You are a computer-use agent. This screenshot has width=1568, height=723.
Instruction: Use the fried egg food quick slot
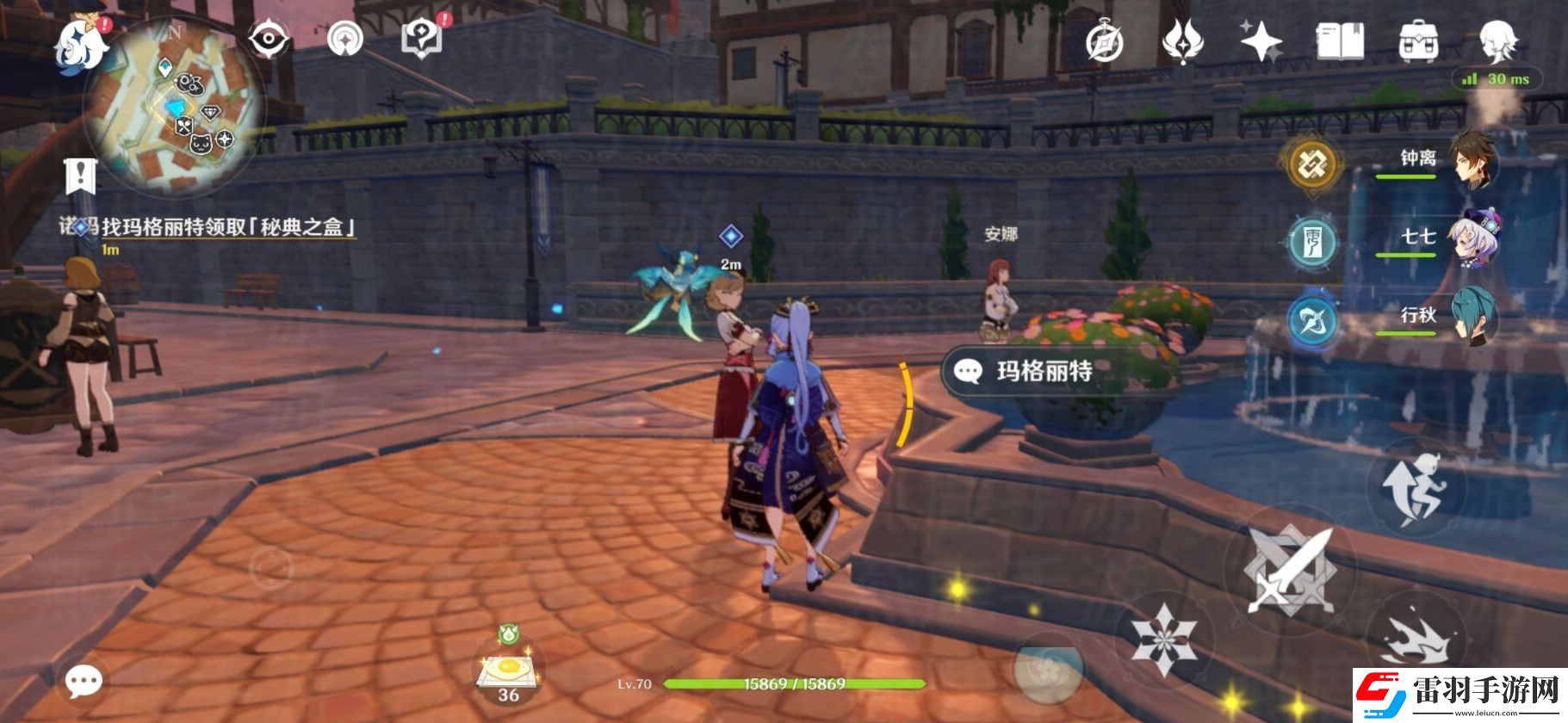[508, 672]
